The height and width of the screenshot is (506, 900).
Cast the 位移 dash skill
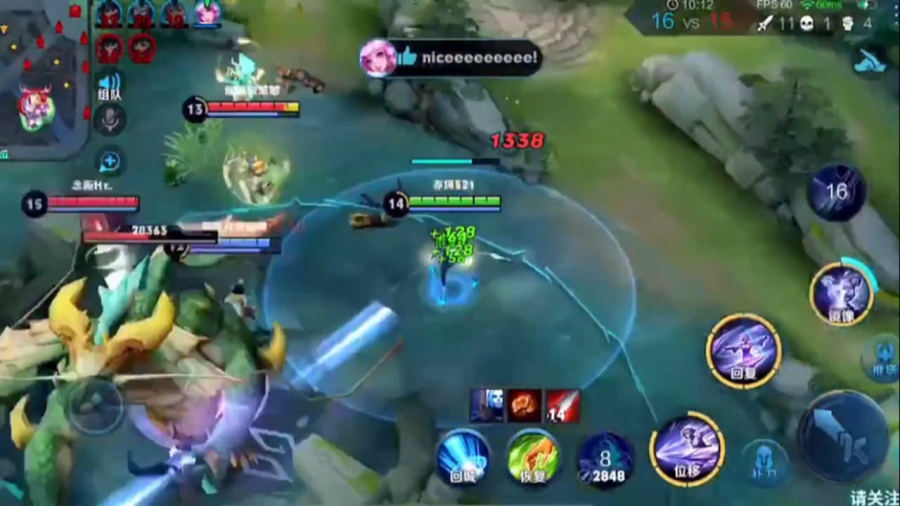(x=687, y=448)
